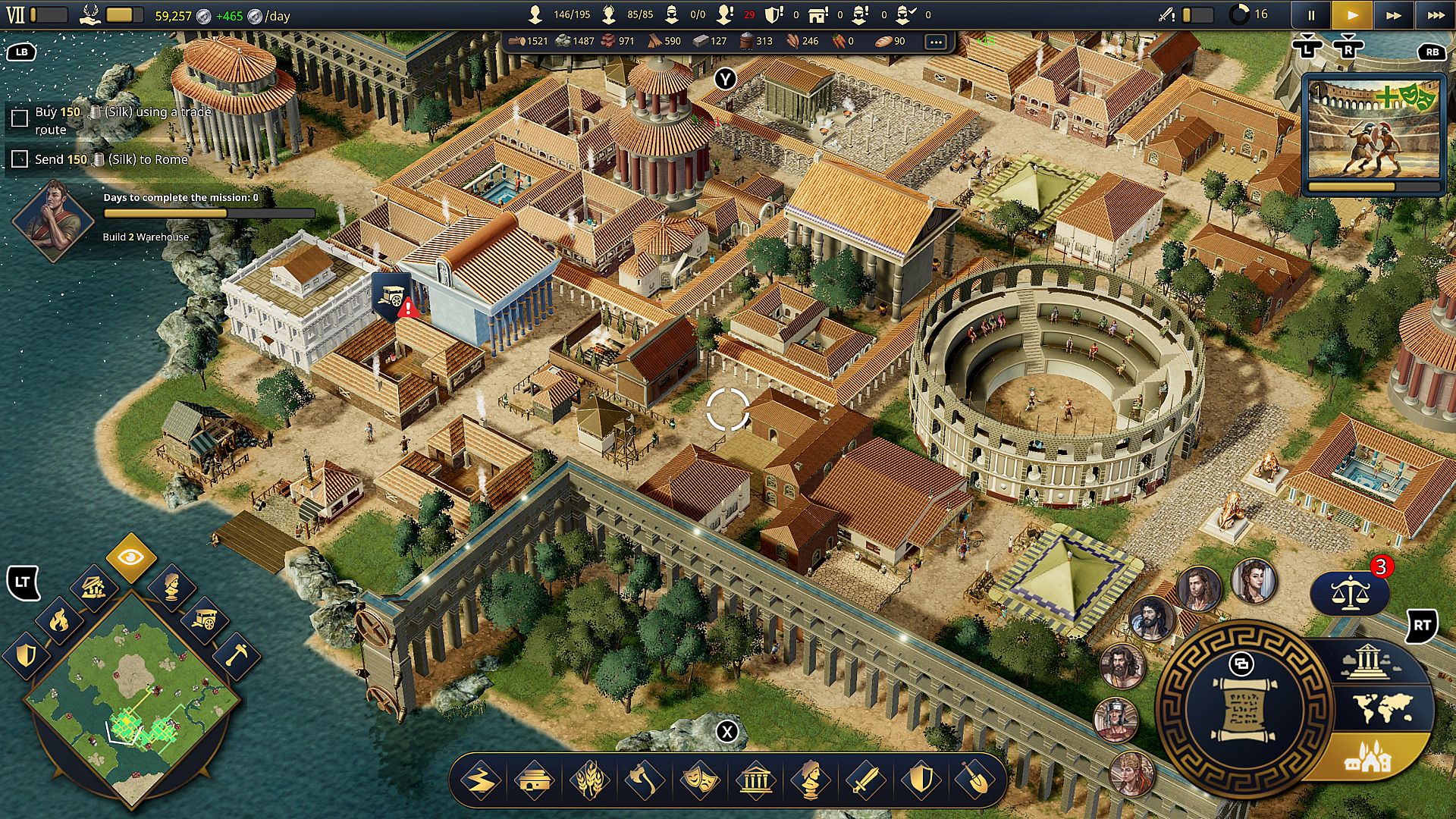
Task: Open the axe resource gathering category
Action: coord(644,780)
